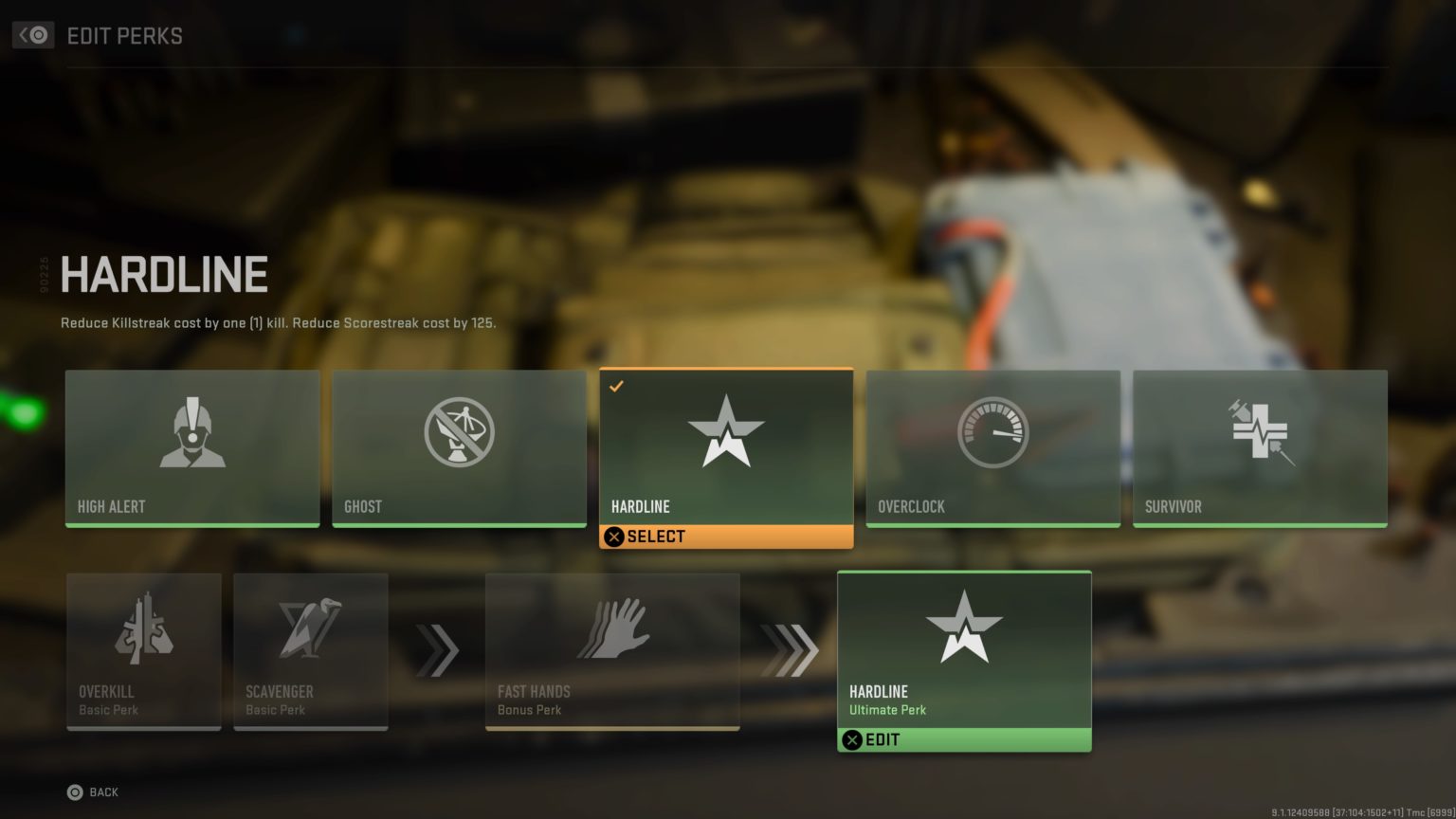Click the single chevron between Scavenger and Fast Hands
Viewport: 1456px width, 819px height.
click(x=438, y=651)
